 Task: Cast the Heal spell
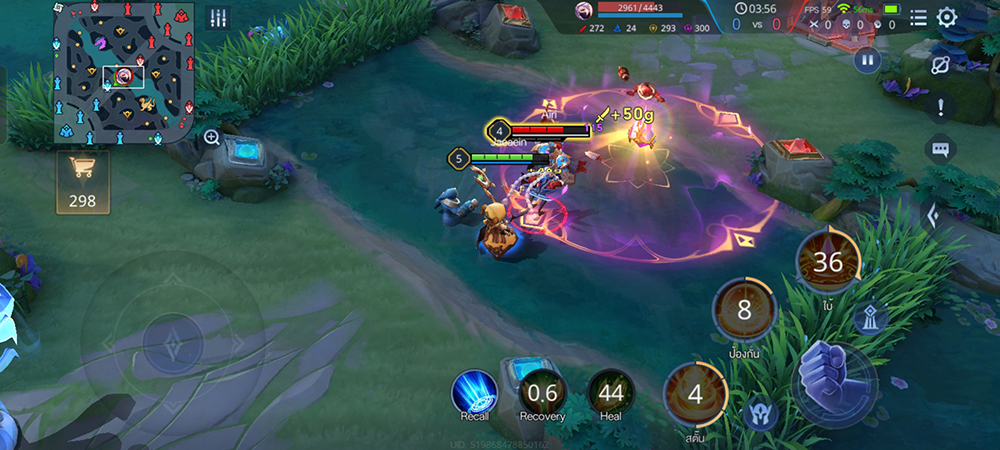click(610, 392)
